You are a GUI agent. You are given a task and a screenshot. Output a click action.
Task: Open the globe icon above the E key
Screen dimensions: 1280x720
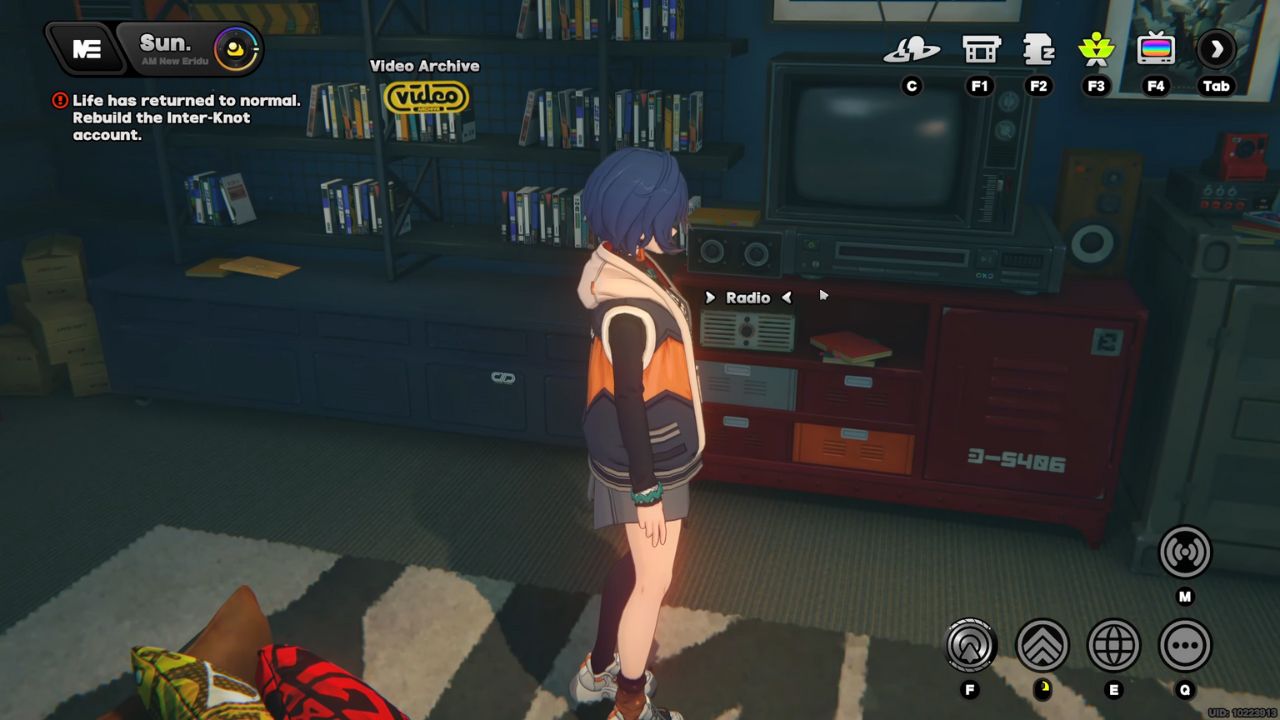click(x=1113, y=645)
